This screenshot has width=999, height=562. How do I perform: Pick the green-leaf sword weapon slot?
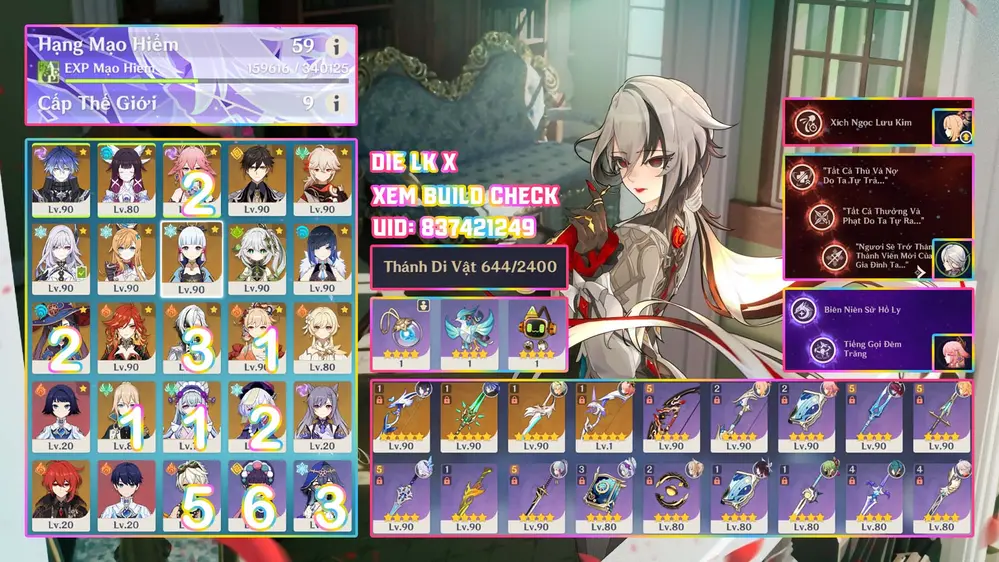coord(468,415)
